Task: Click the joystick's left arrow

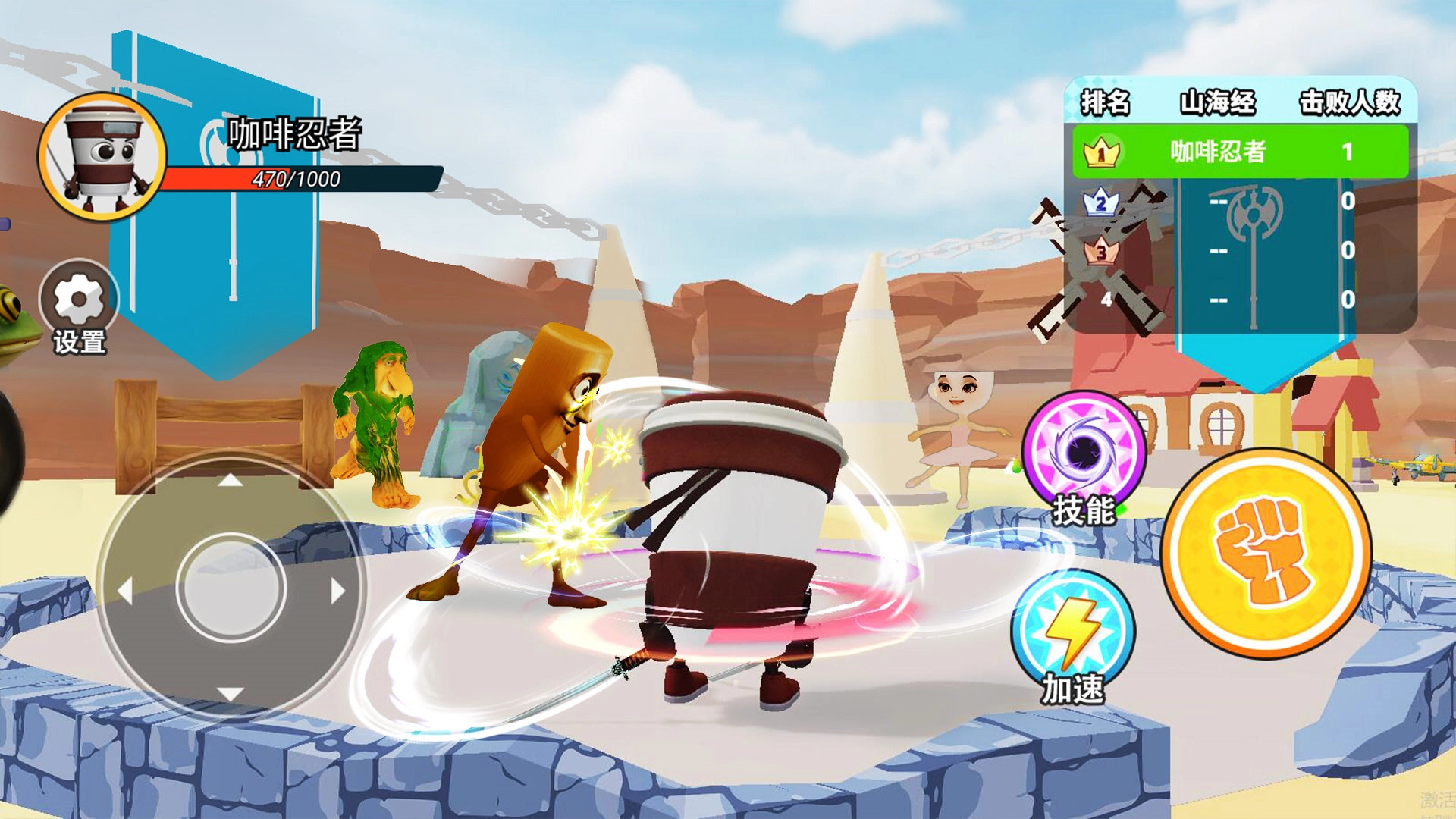Action: pyautogui.click(x=126, y=590)
